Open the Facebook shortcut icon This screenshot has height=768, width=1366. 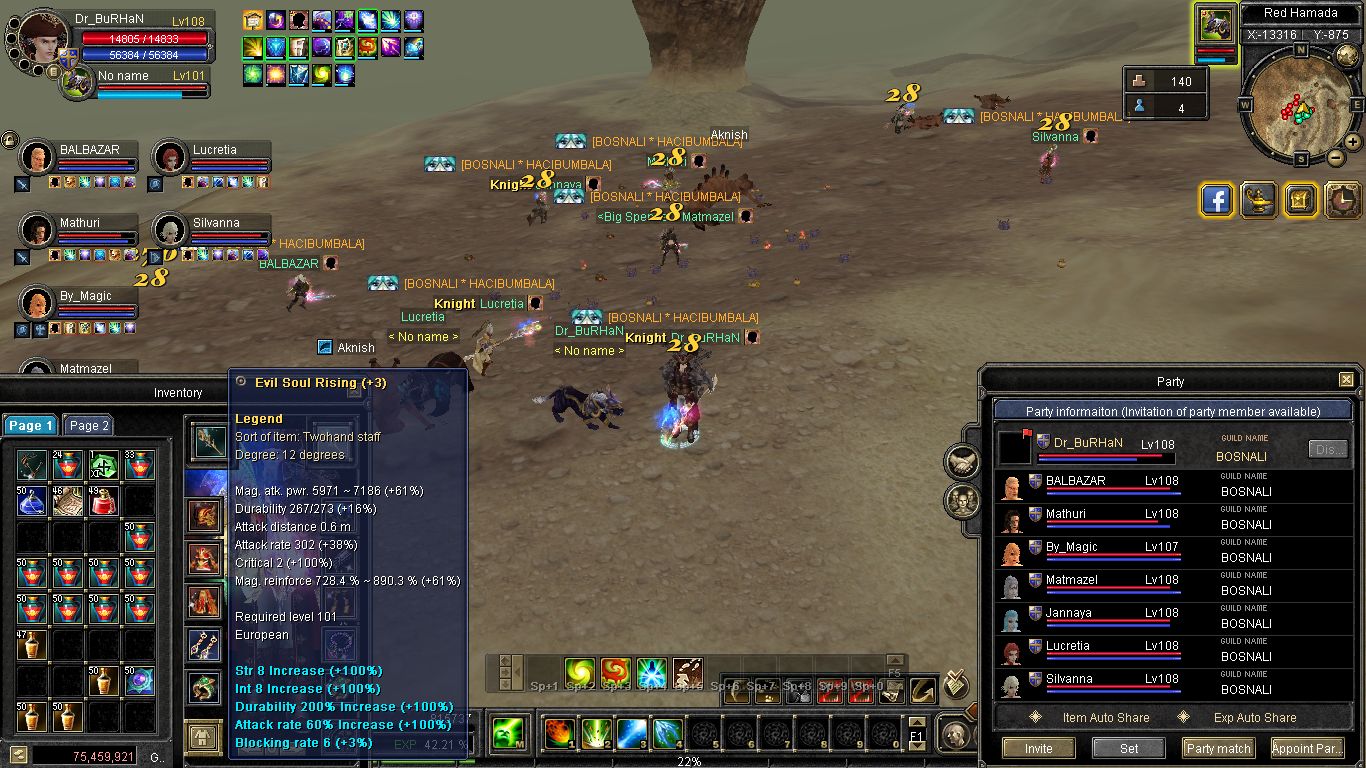click(x=1216, y=200)
